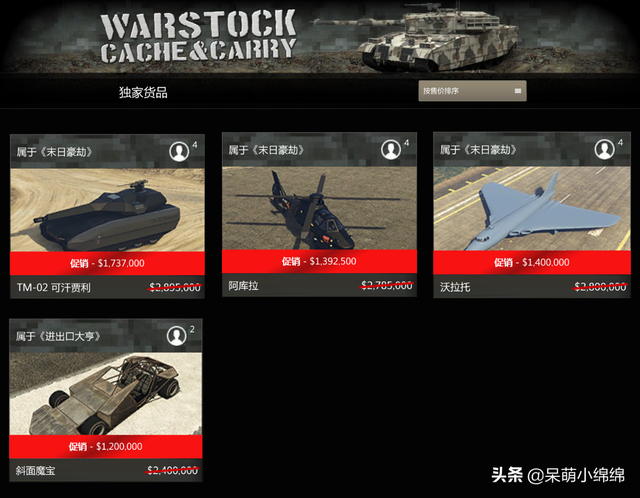Click the Akula $1,392,500 sale banner
Image resolution: width=640 pixels, height=498 pixels.
318,262
